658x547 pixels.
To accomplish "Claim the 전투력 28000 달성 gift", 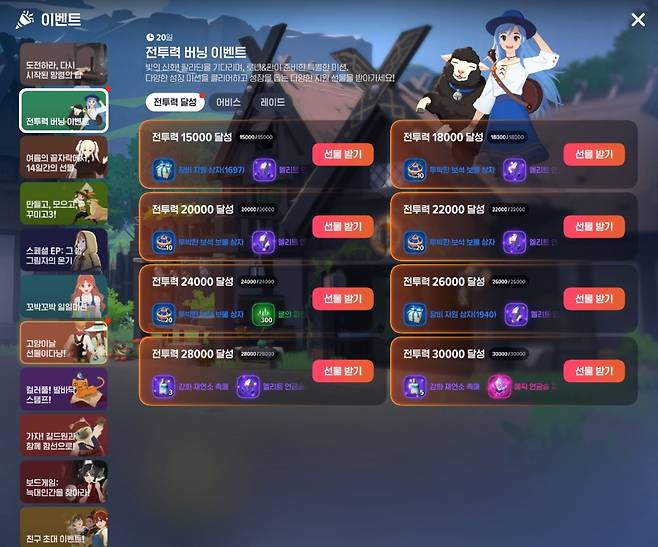I will [x=344, y=371].
